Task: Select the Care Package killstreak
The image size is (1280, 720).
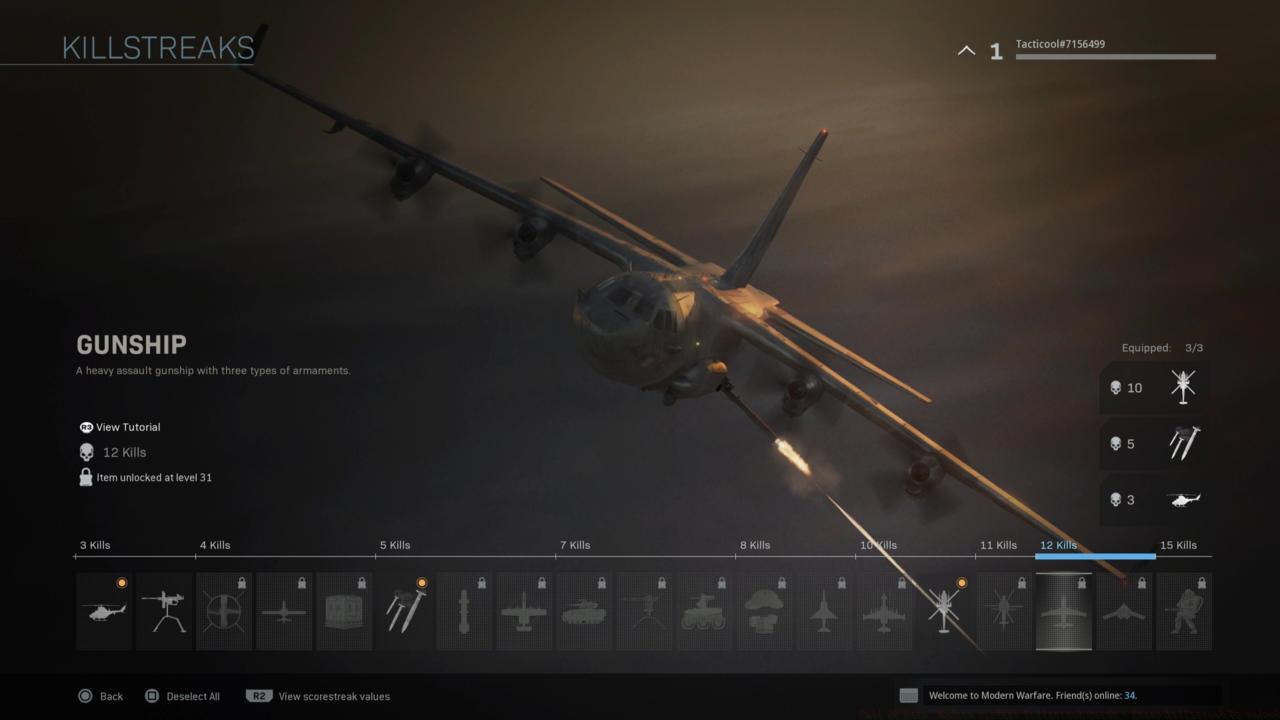Action: pos(344,611)
